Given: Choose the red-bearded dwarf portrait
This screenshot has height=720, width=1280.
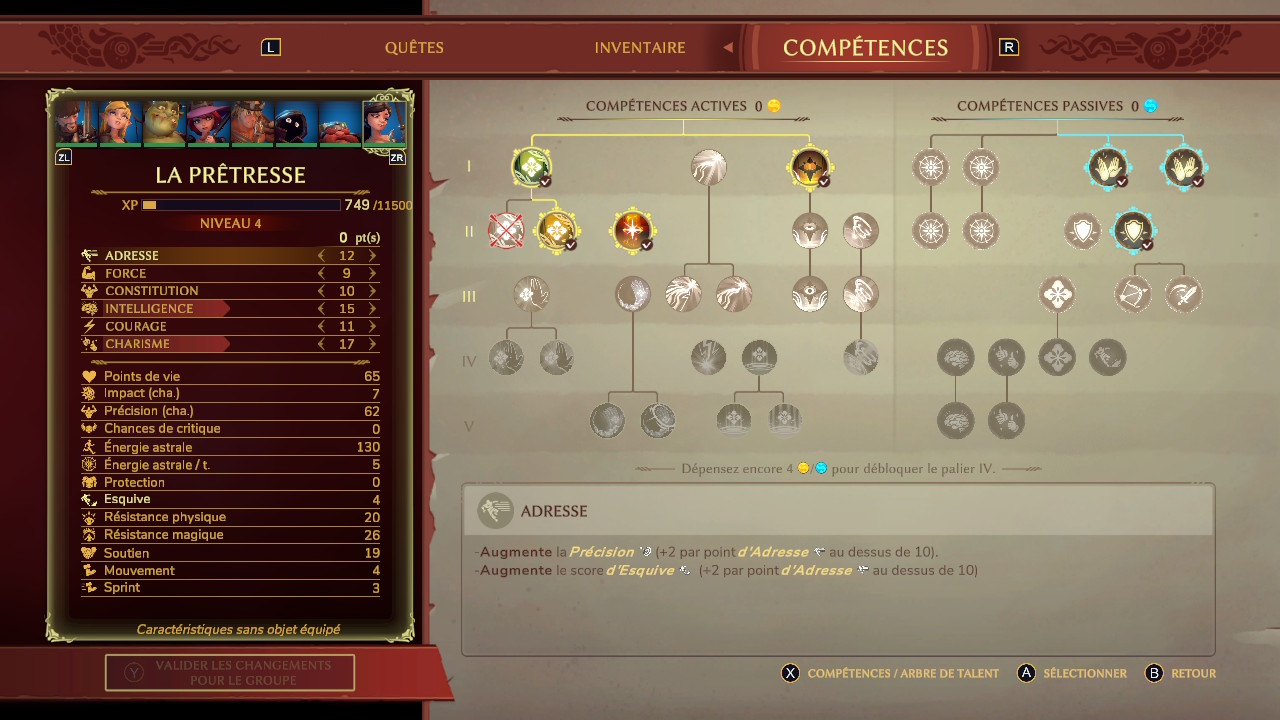Looking at the screenshot, I should click(x=340, y=123).
